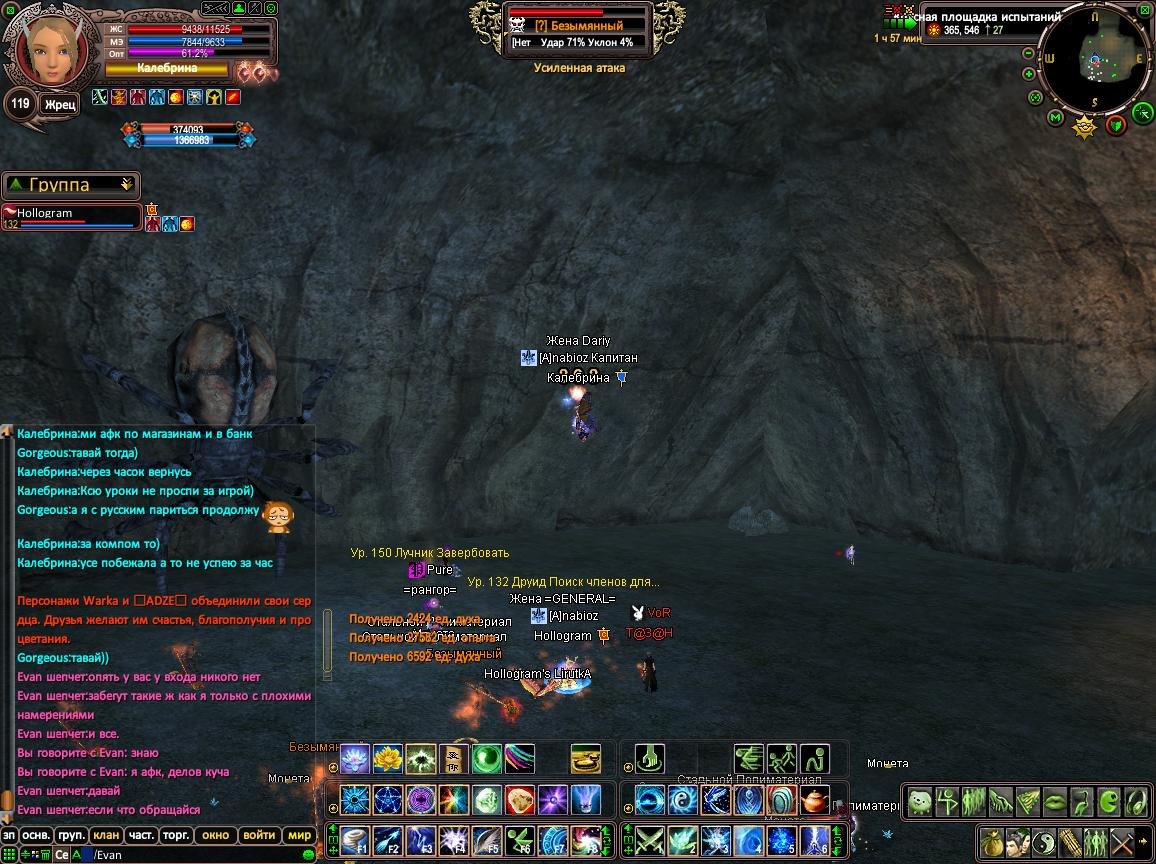Zoom in the minimap with plus button
This screenshot has width=1156, height=864.
(x=1029, y=74)
